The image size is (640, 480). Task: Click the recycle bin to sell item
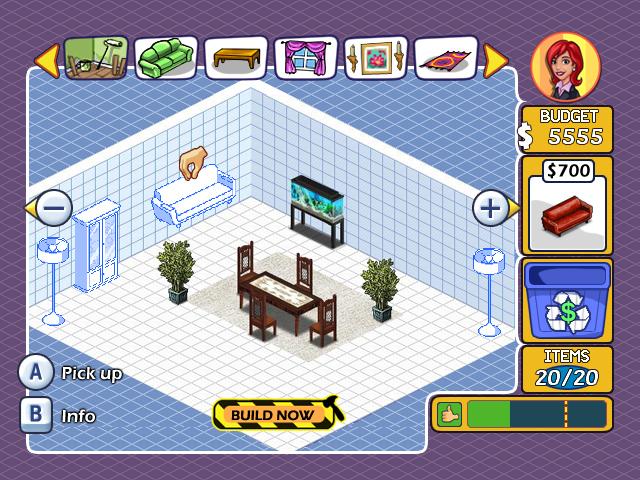pos(567,300)
